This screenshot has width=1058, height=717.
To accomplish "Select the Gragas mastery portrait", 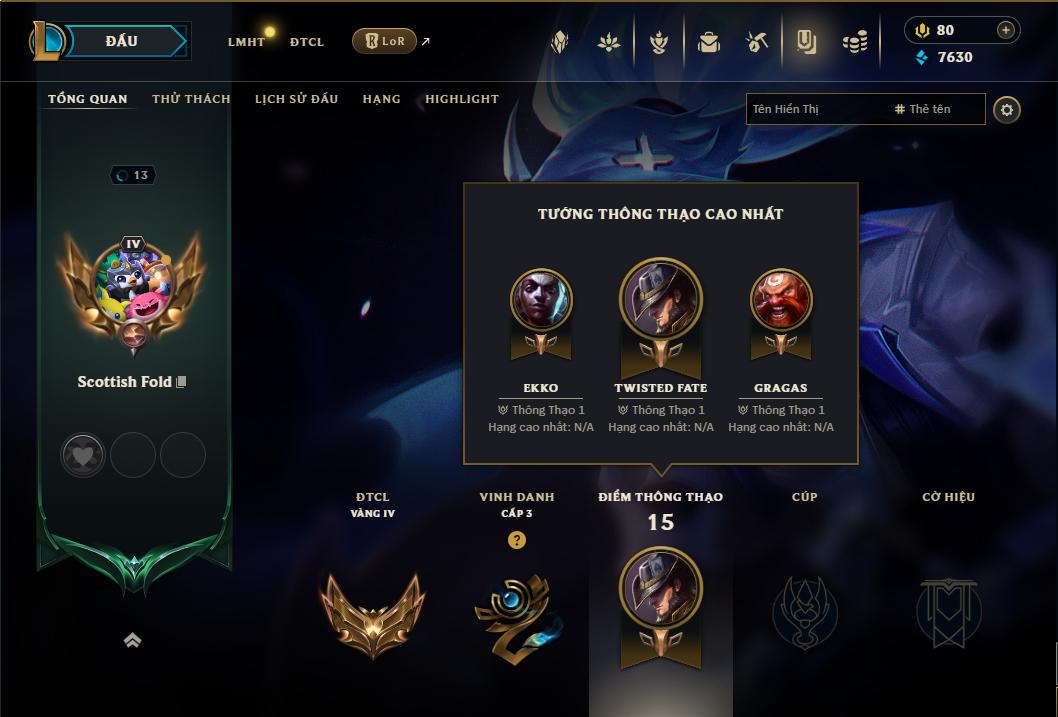I will [781, 299].
